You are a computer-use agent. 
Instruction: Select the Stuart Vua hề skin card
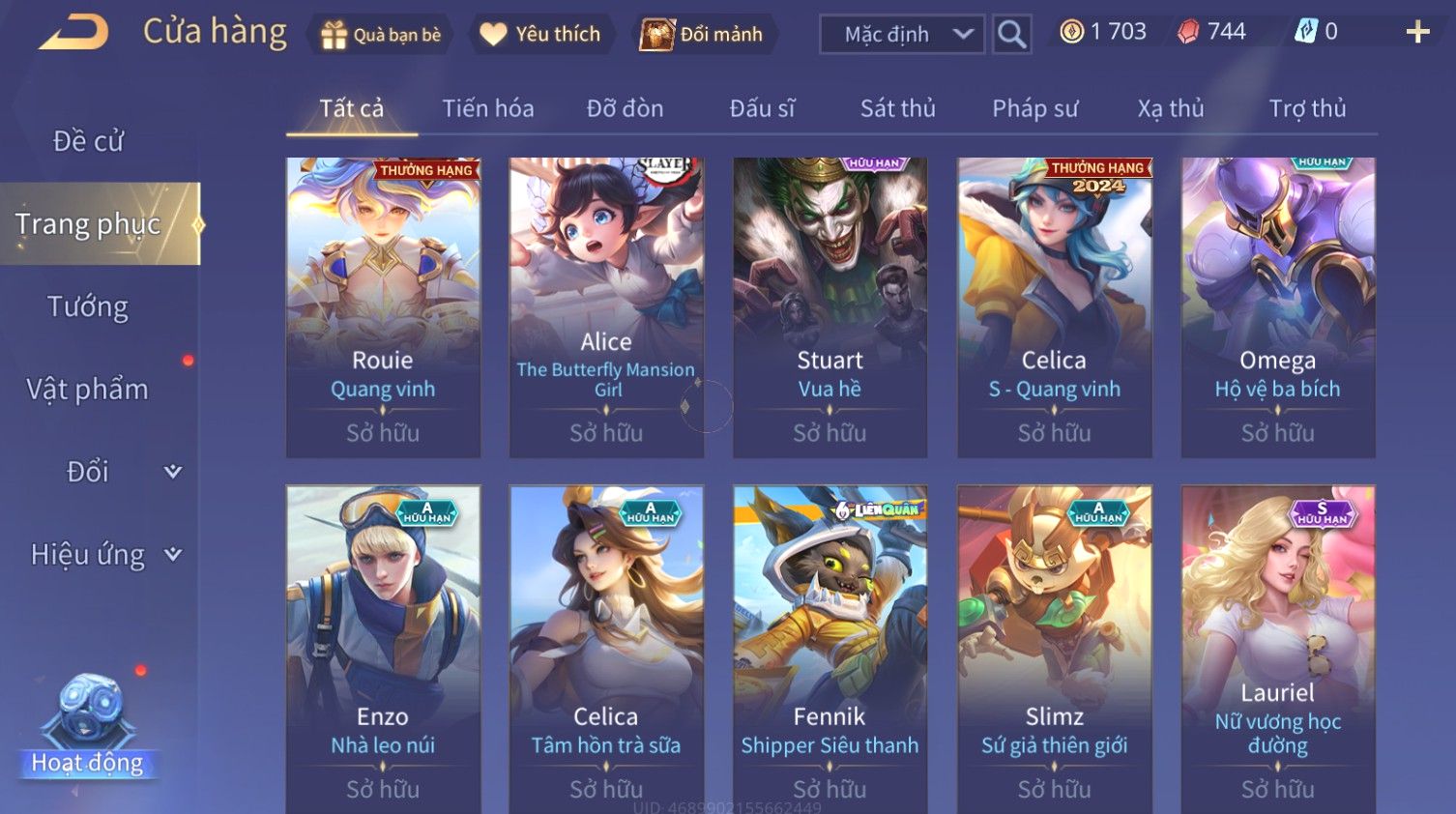click(830, 307)
